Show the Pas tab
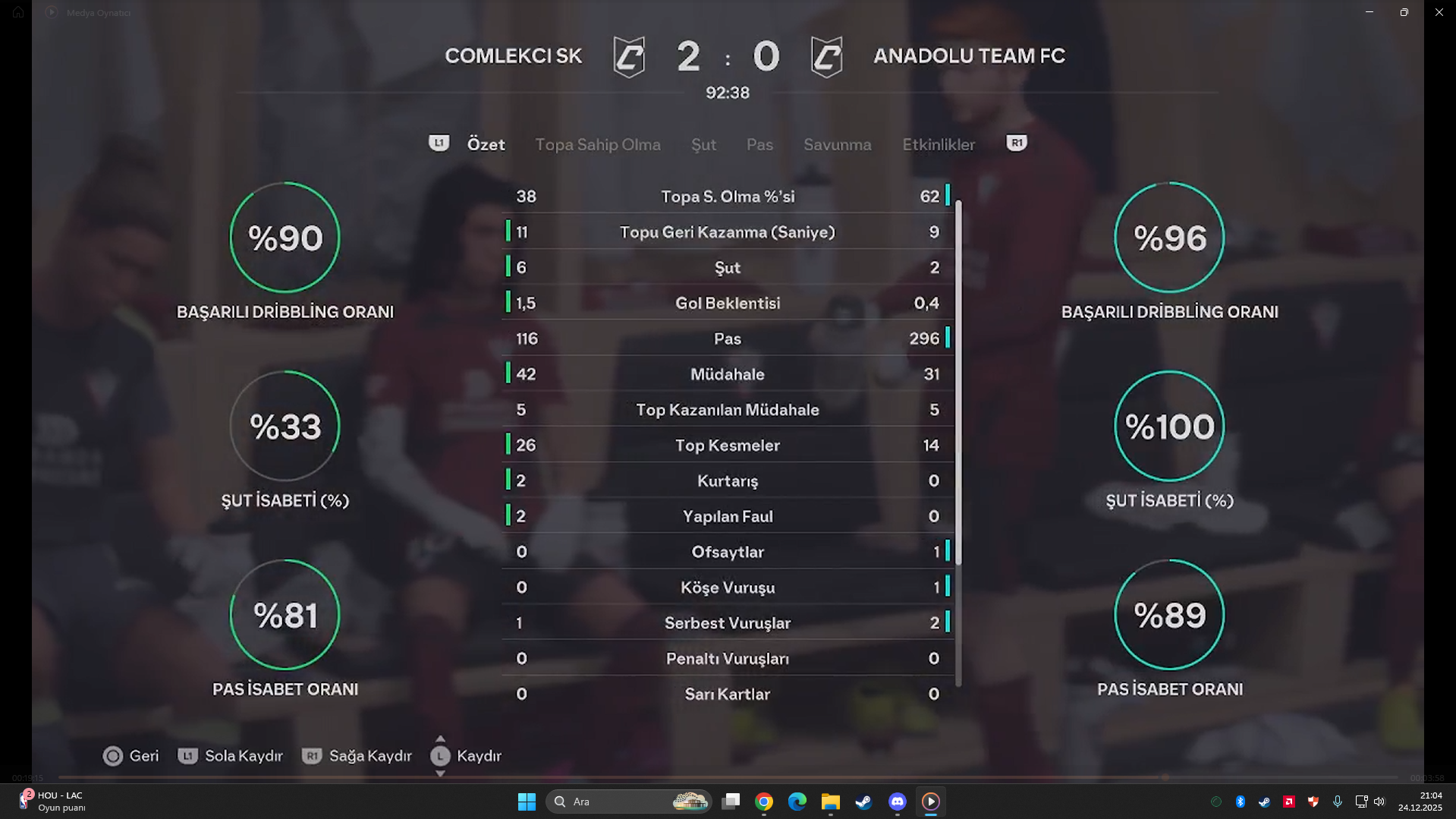 tap(759, 144)
